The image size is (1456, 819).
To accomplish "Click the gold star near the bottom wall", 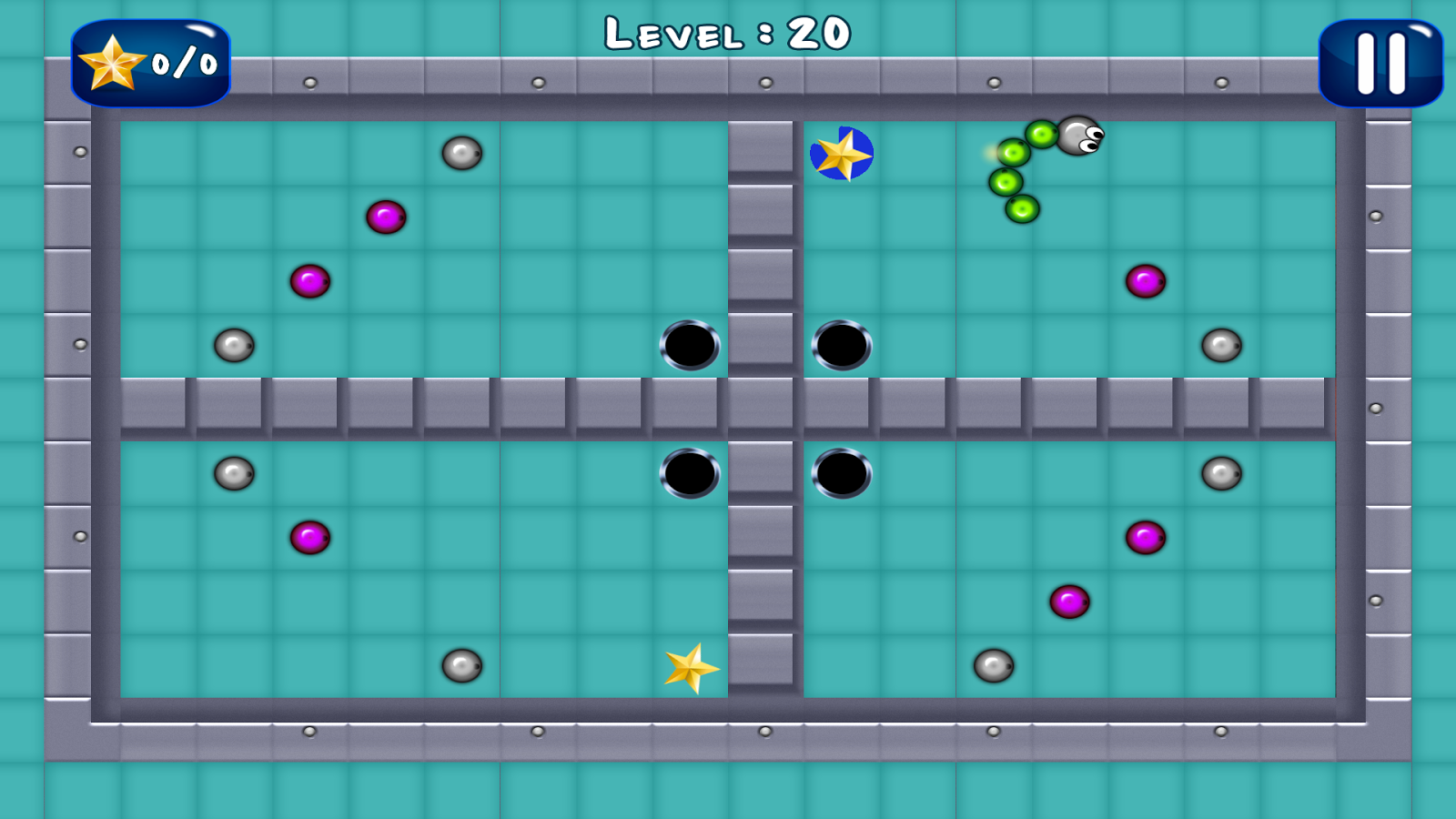I will click(690, 671).
